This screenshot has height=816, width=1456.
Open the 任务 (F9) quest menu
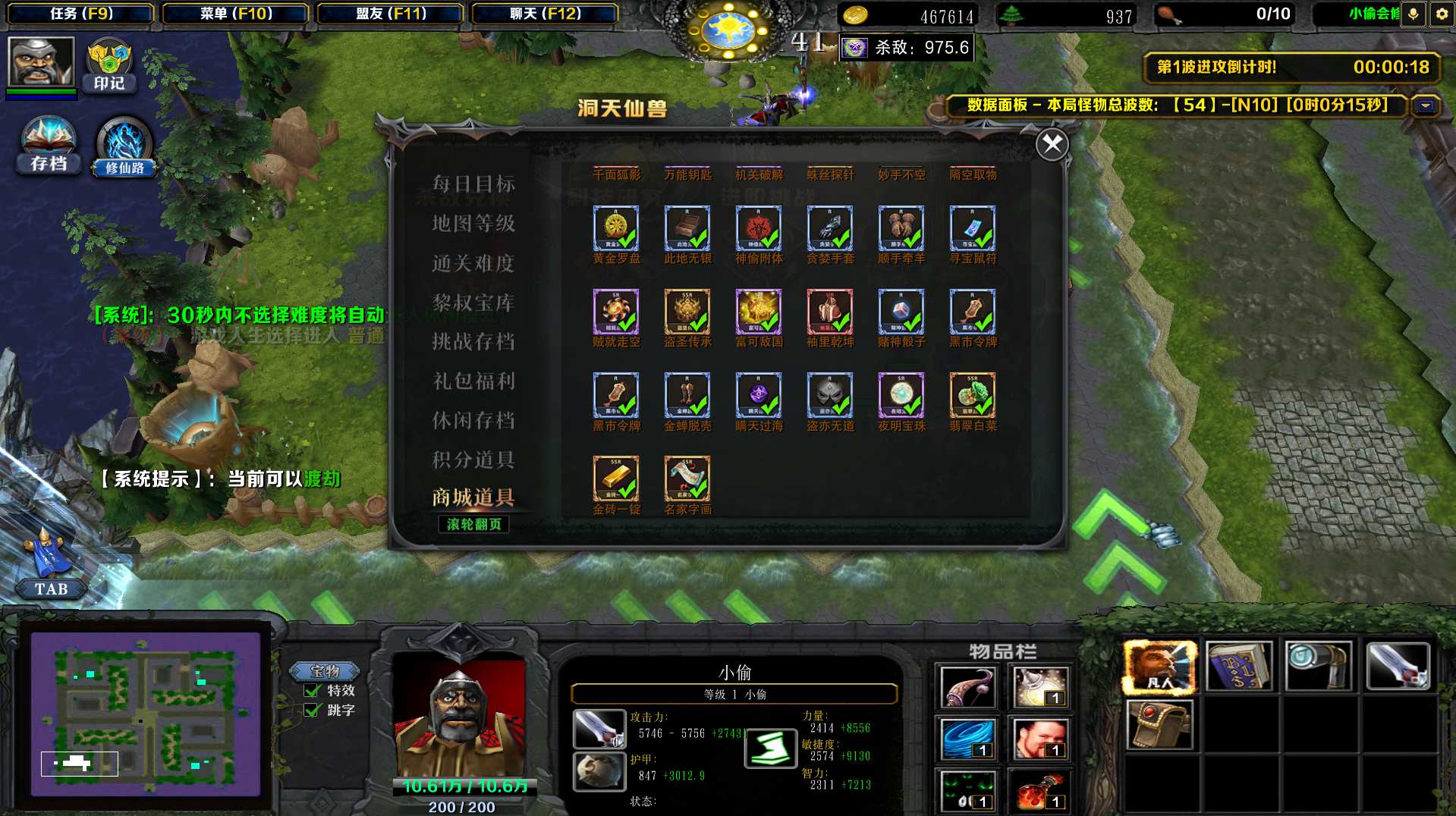pyautogui.click(x=81, y=14)
